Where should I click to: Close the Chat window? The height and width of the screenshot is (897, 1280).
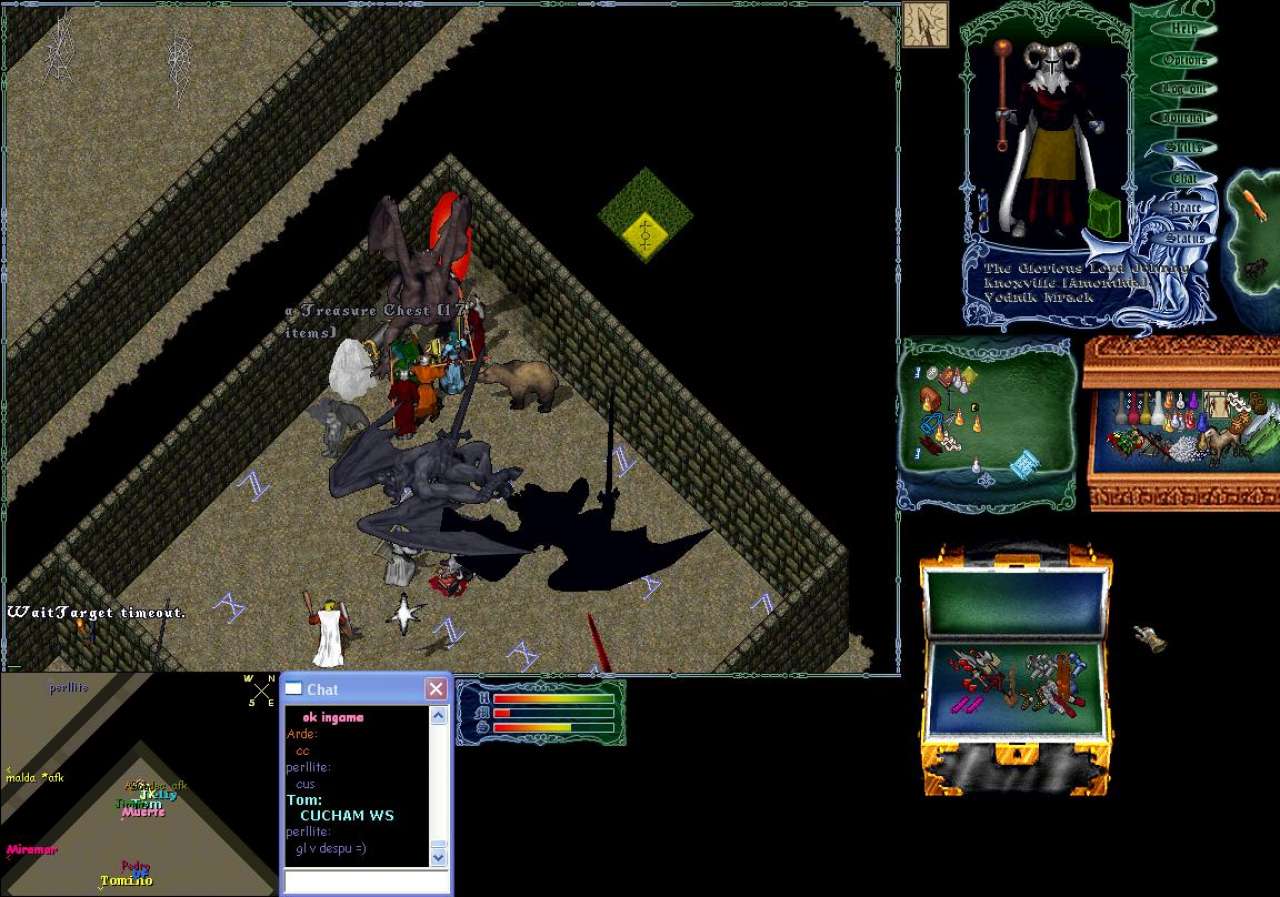tap(436, 689)
